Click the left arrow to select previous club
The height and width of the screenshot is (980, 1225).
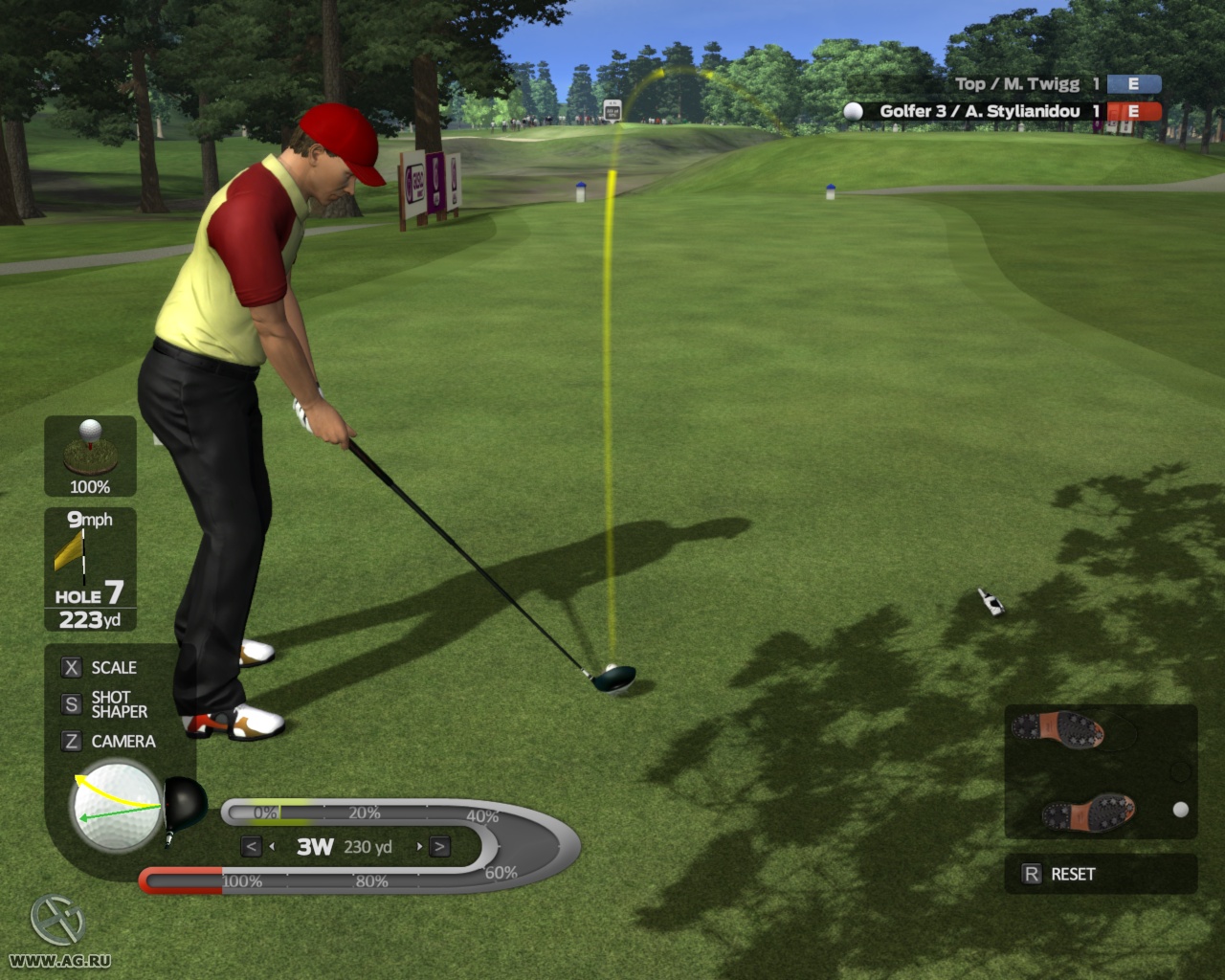click(251, 846)
